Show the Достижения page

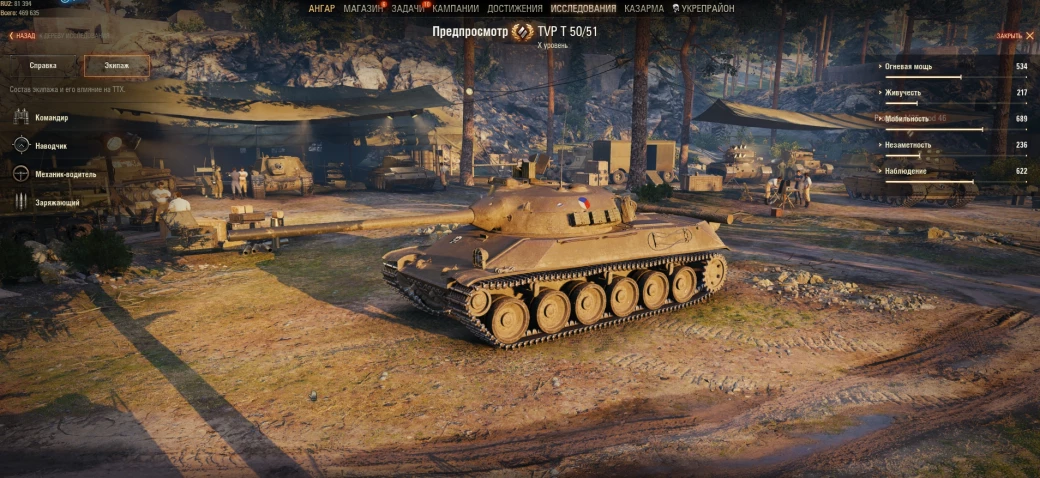click(515, 8)
